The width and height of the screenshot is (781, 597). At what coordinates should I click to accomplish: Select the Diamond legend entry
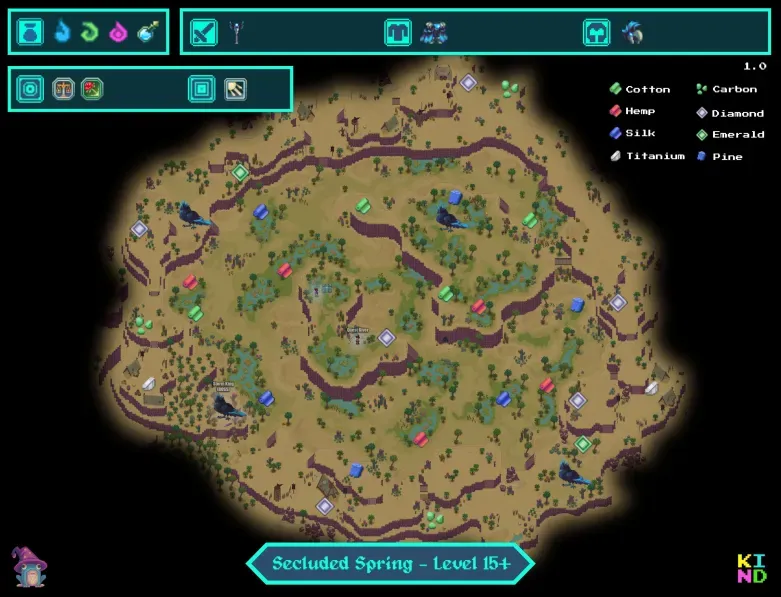(x=729, y=113)
